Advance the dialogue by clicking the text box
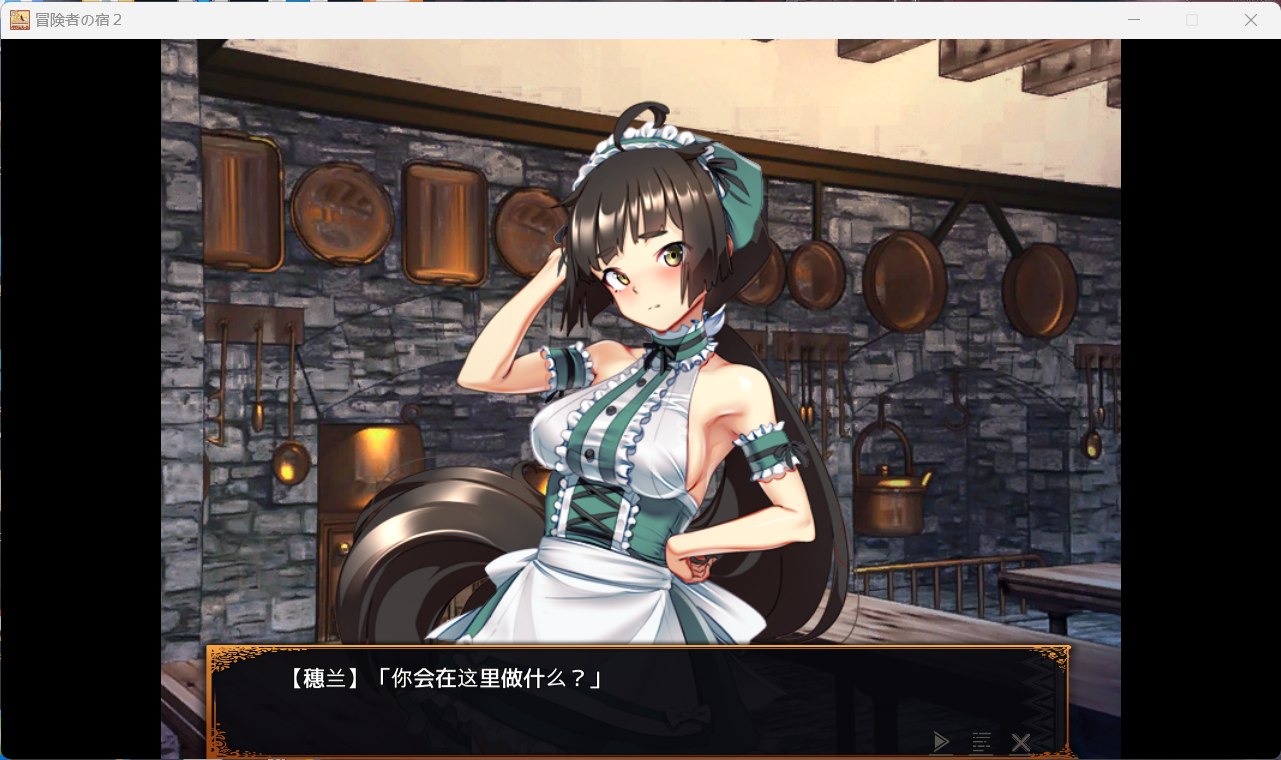 coord(638,700)
